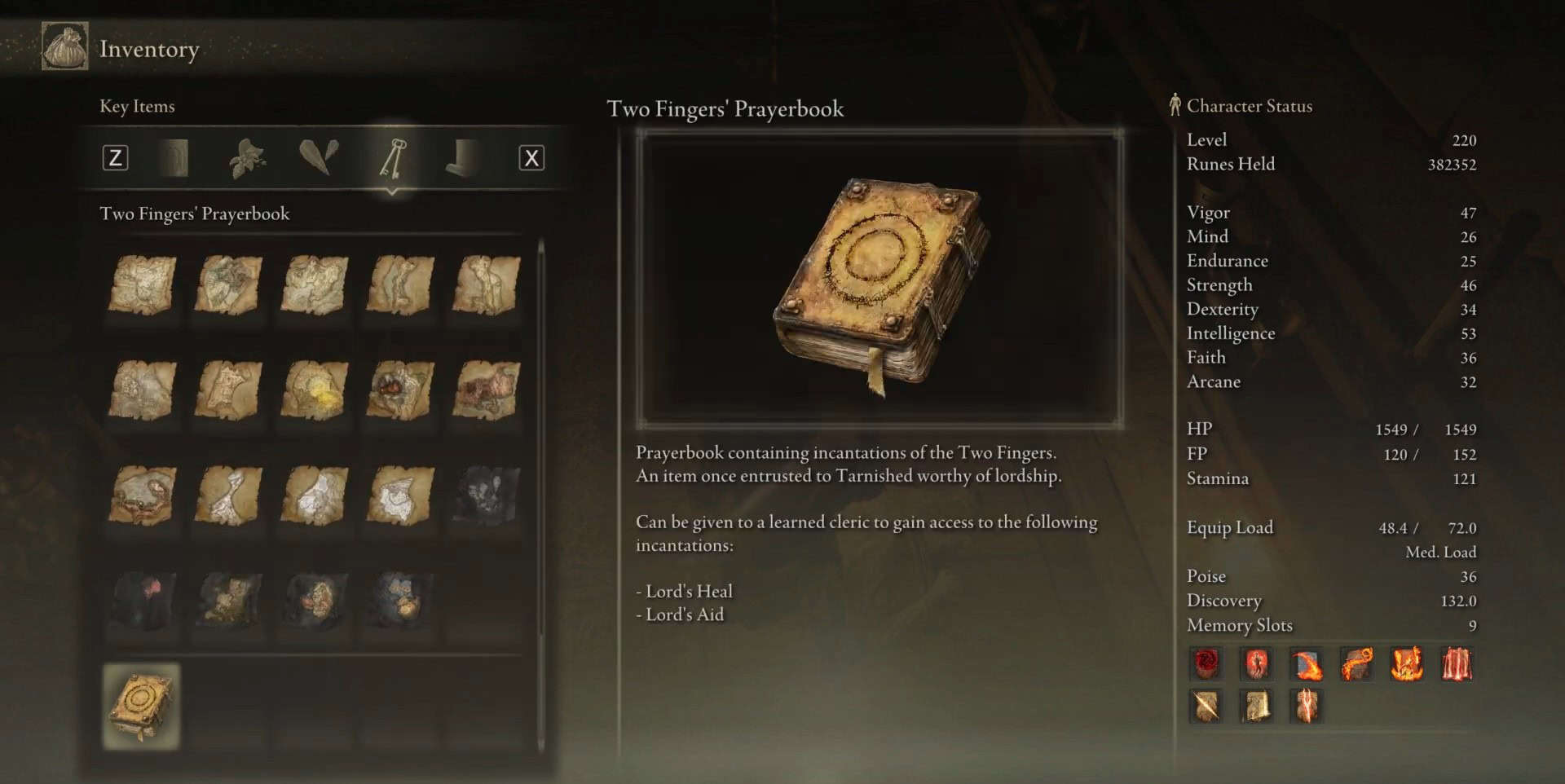Viewport: 1565px width, 784px height.
Task: Select the Two Fingers' Prayerbook slot
Action: click(141, 706)
